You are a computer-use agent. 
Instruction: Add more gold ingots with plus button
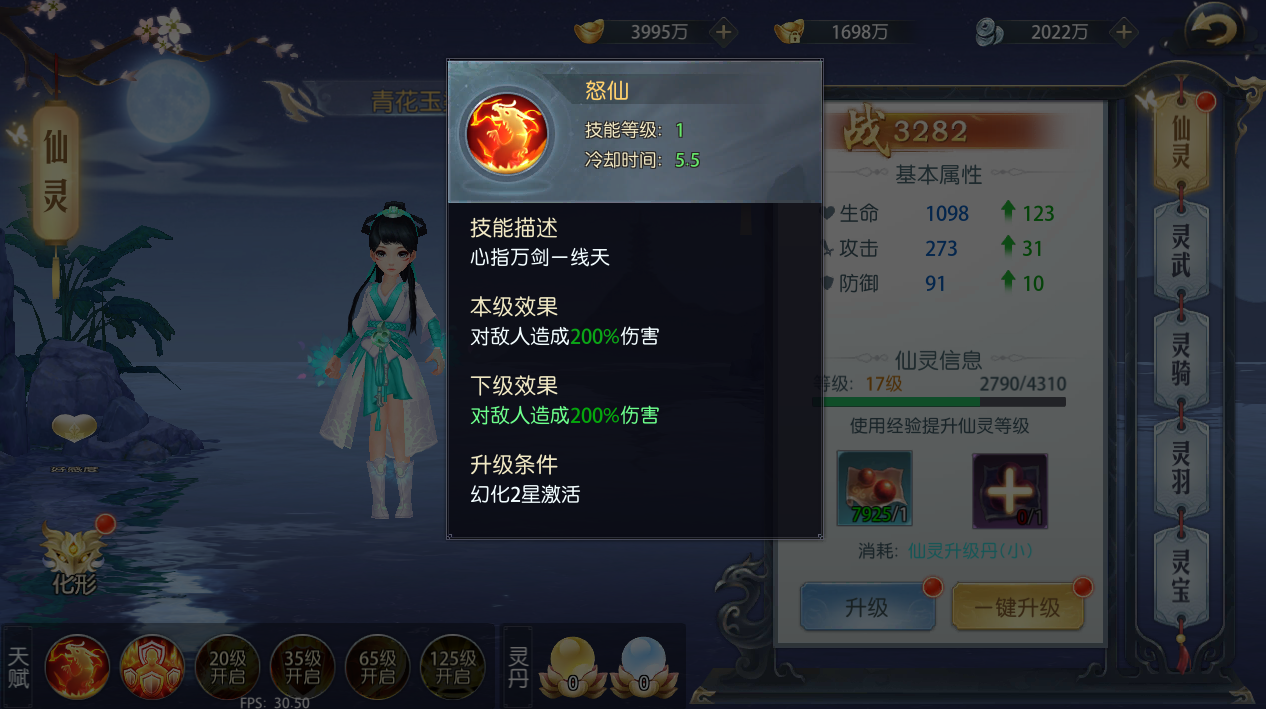pos(723,32)
